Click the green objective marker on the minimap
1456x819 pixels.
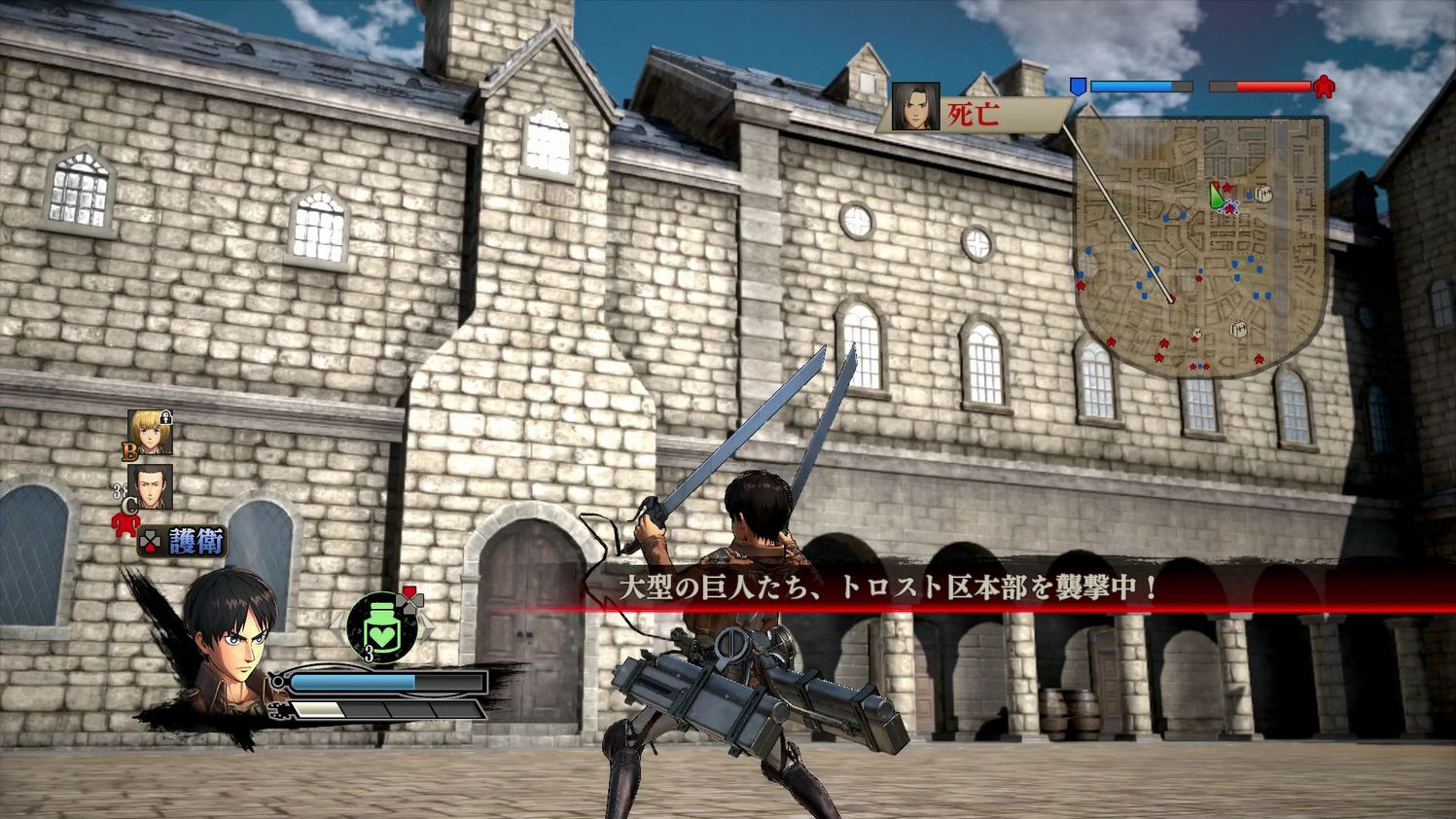[x=1217, y=196]
